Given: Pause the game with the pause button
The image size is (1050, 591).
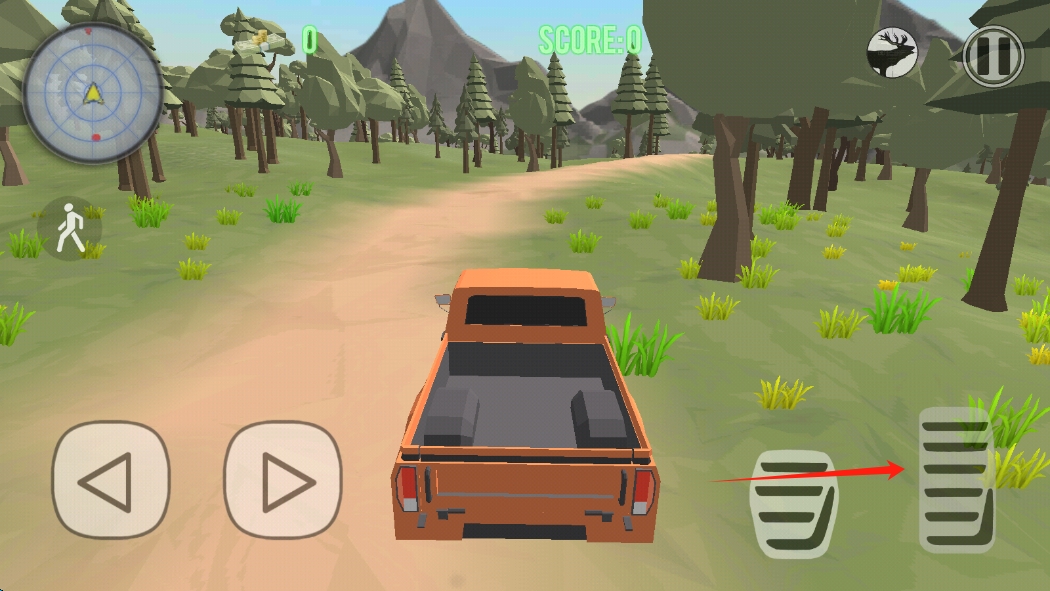Looking at the screenshot, I should click(993, 54).
